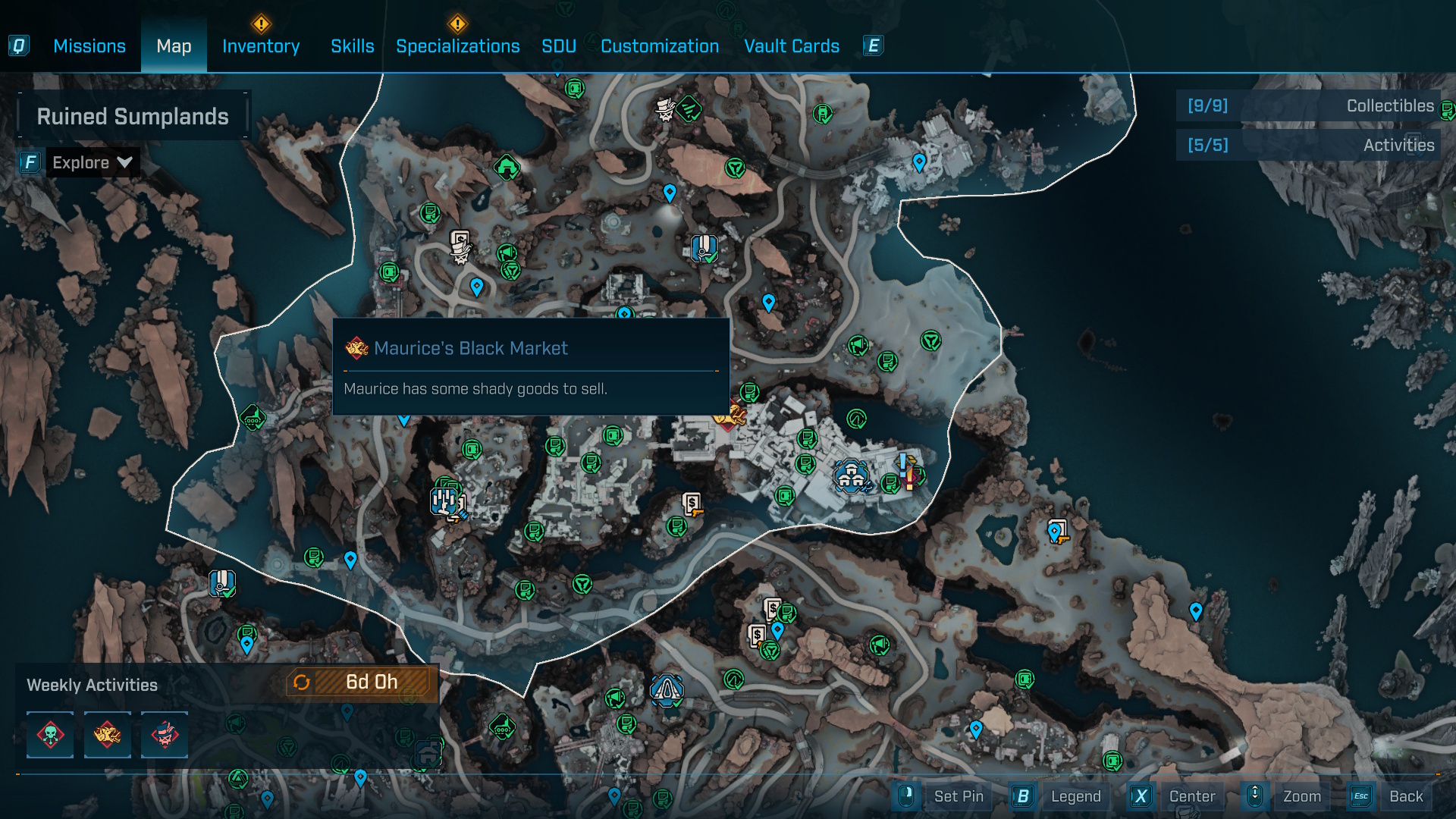Toggle the Activities 5/5 filter

tap(1307, 145)
